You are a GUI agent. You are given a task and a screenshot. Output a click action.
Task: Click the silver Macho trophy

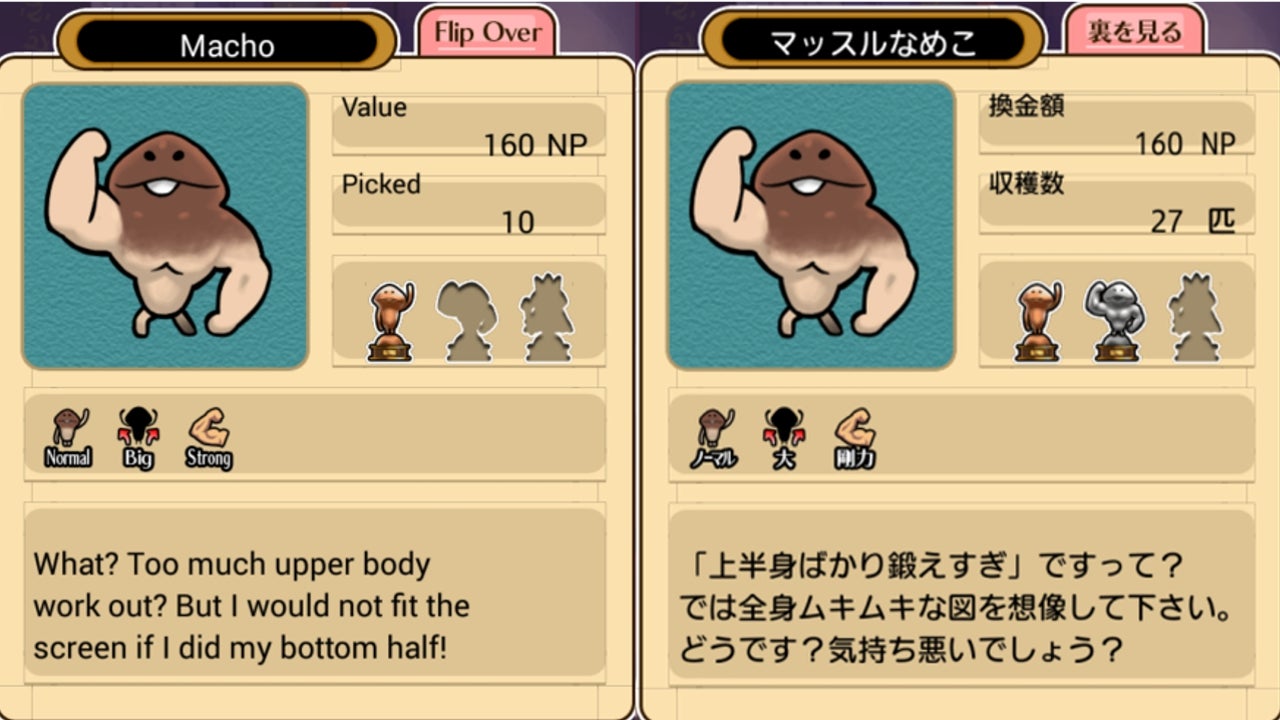[x=1114, y=320]
